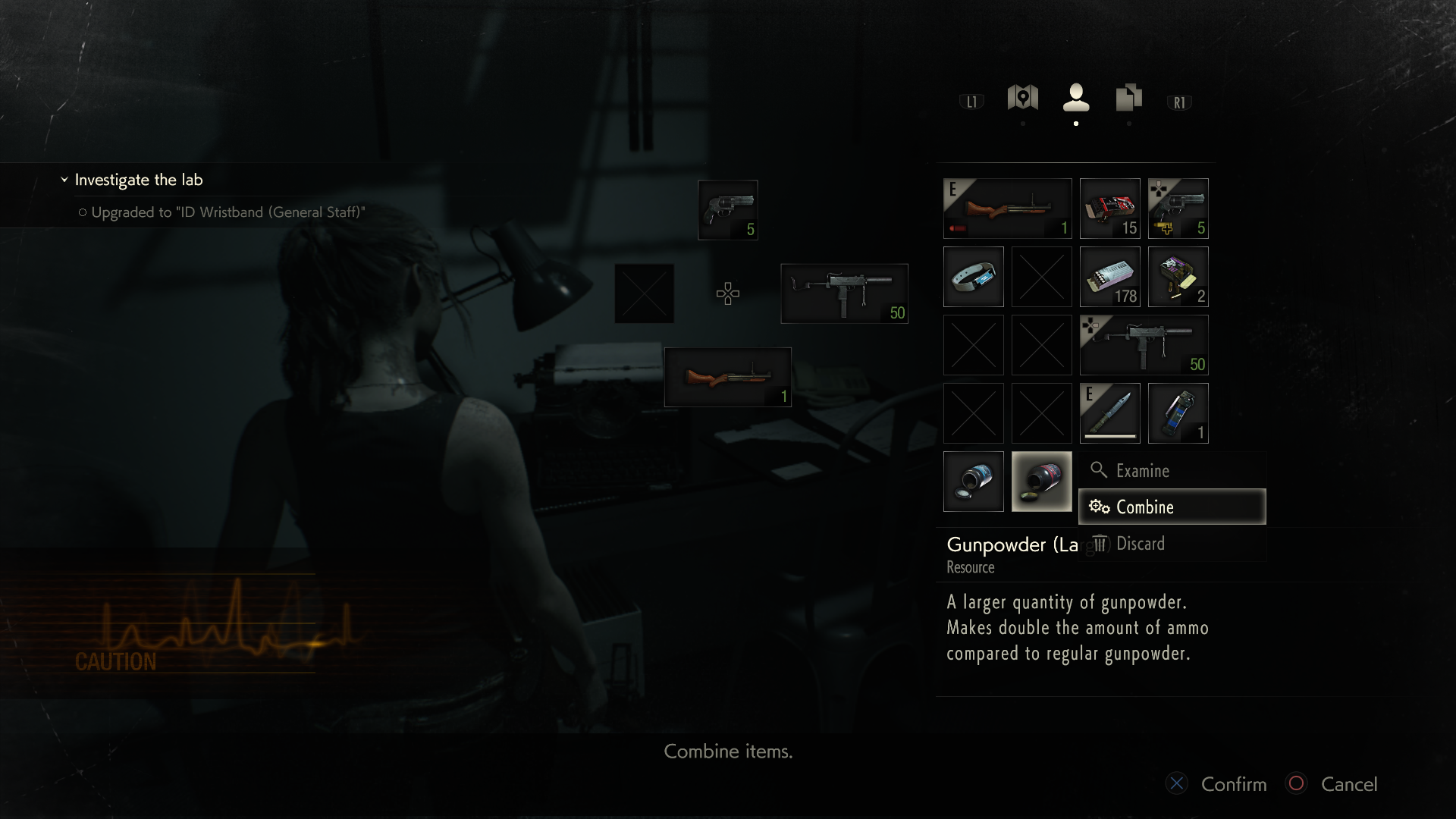Select the box of 178 SMG rounds
1456x819 pixels.
pyautogui.click(x=1109, y=277)
